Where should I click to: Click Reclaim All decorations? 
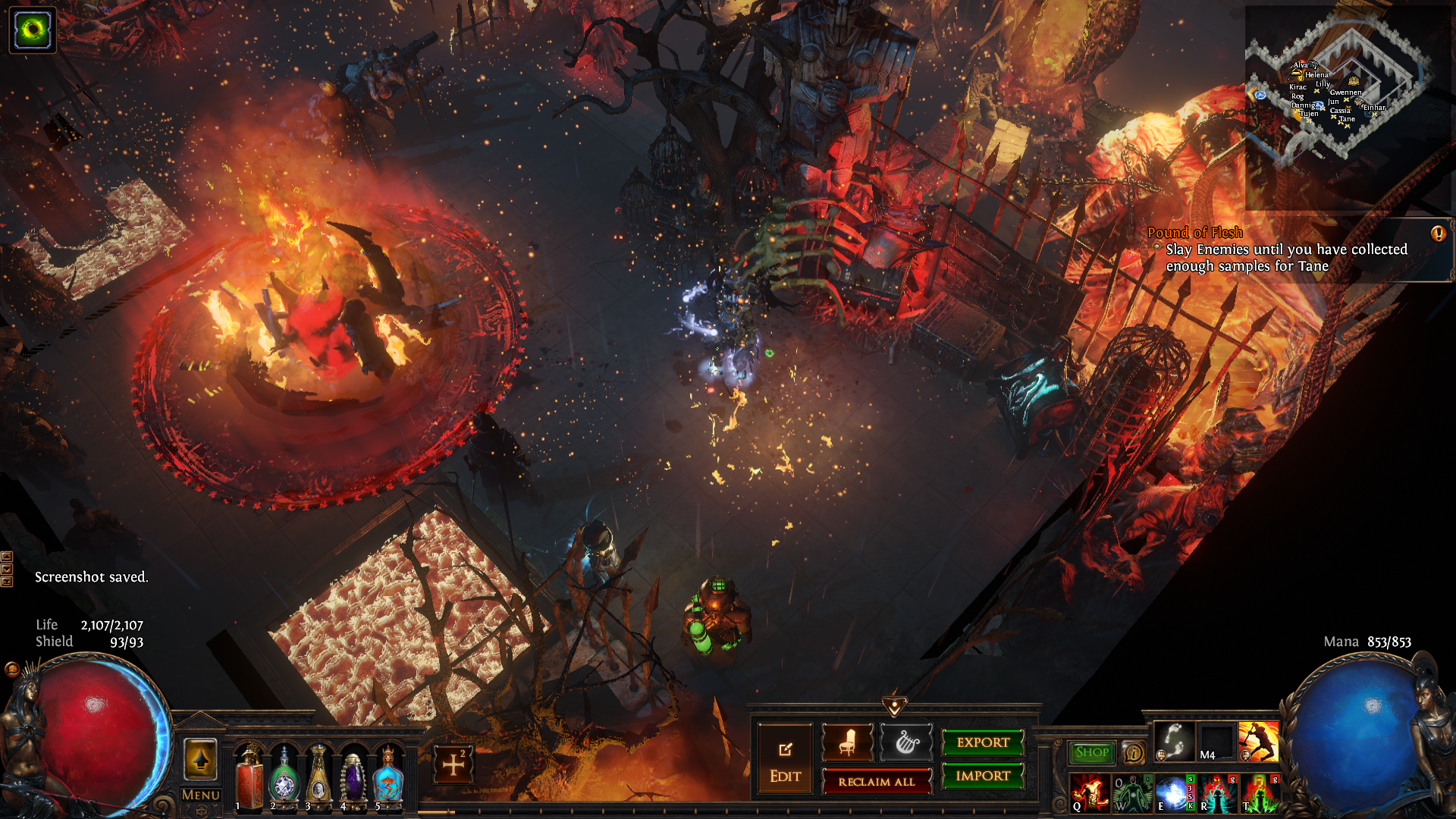pos(876,782)
